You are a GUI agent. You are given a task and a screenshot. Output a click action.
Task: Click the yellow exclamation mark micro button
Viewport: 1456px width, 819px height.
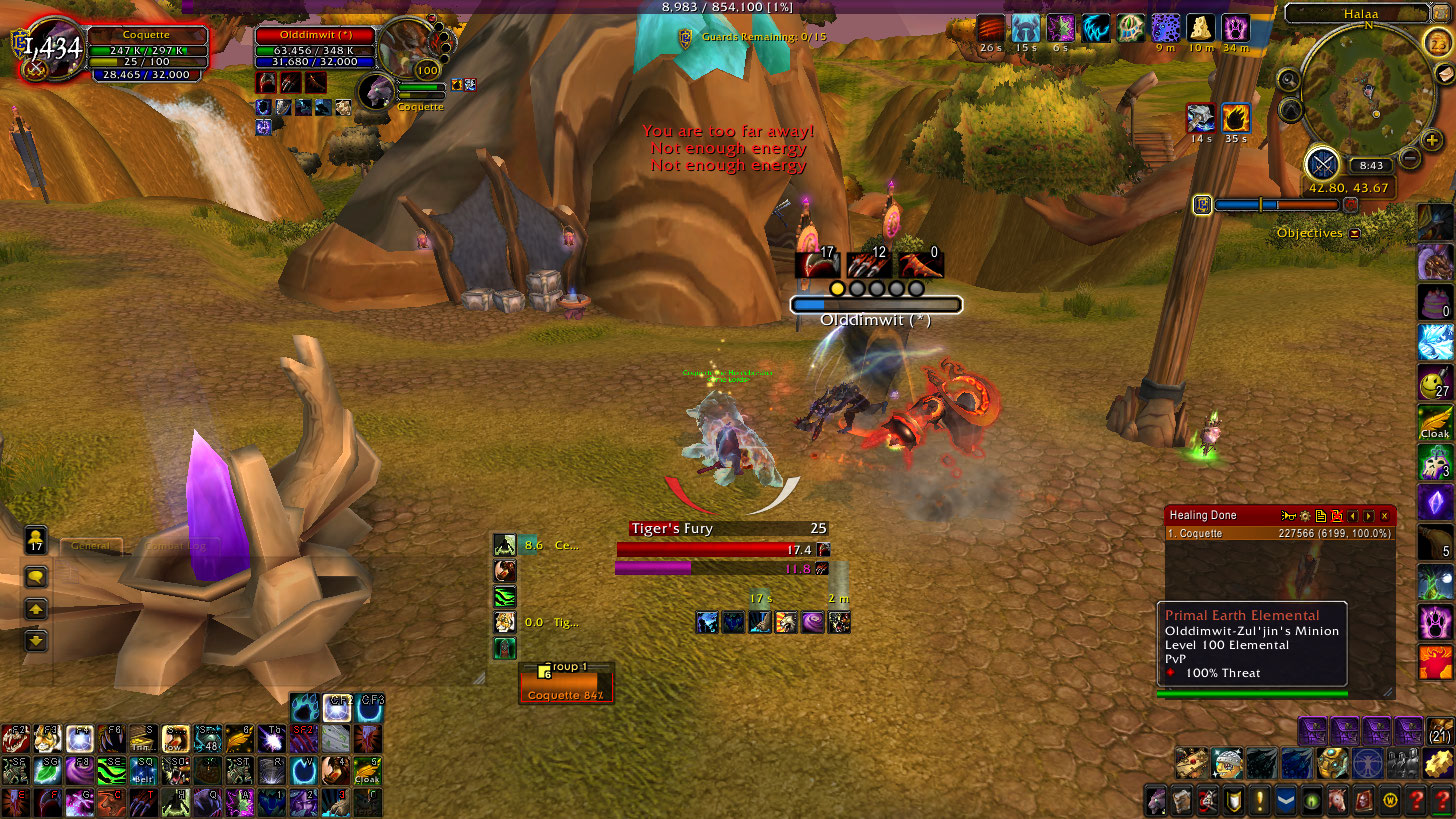[1259, 801]
